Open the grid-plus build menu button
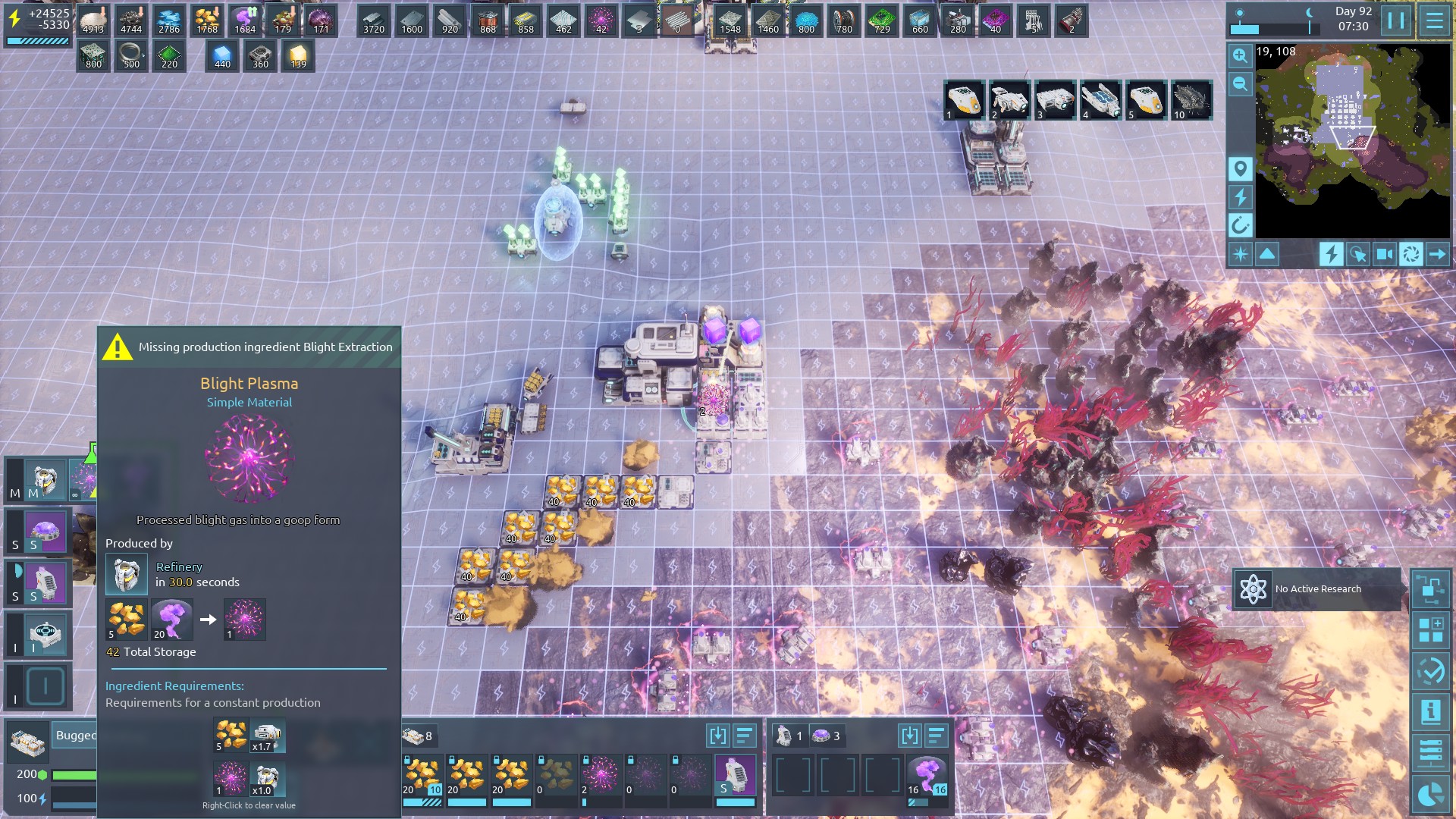This screenshot has height=819, width=1456. [x=1430, y=629]
